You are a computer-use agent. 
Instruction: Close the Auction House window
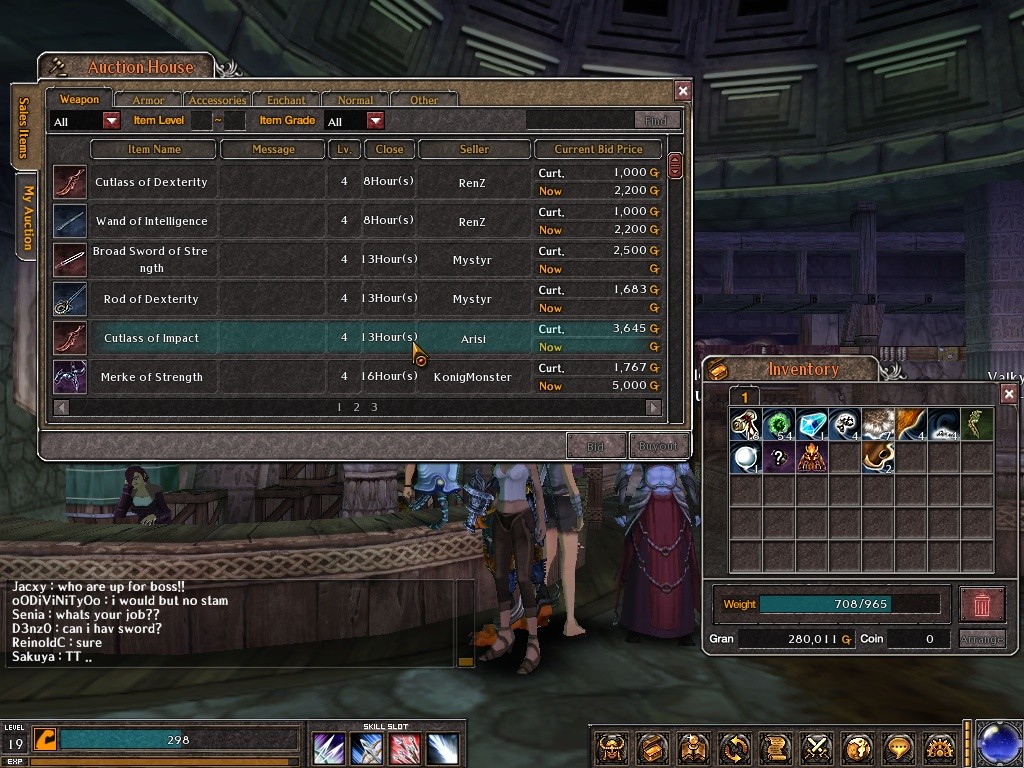(x=683, y=91)
